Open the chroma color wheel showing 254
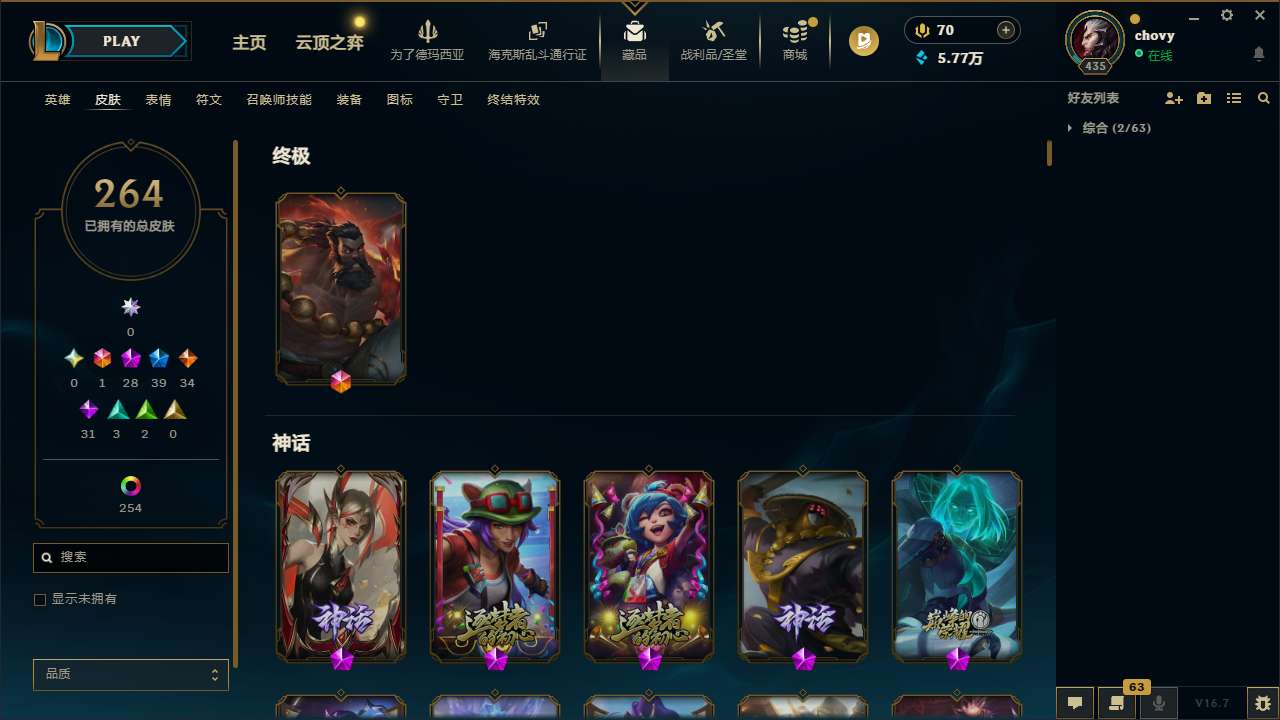The image size is (1280, 720). [x=130, y=484]
